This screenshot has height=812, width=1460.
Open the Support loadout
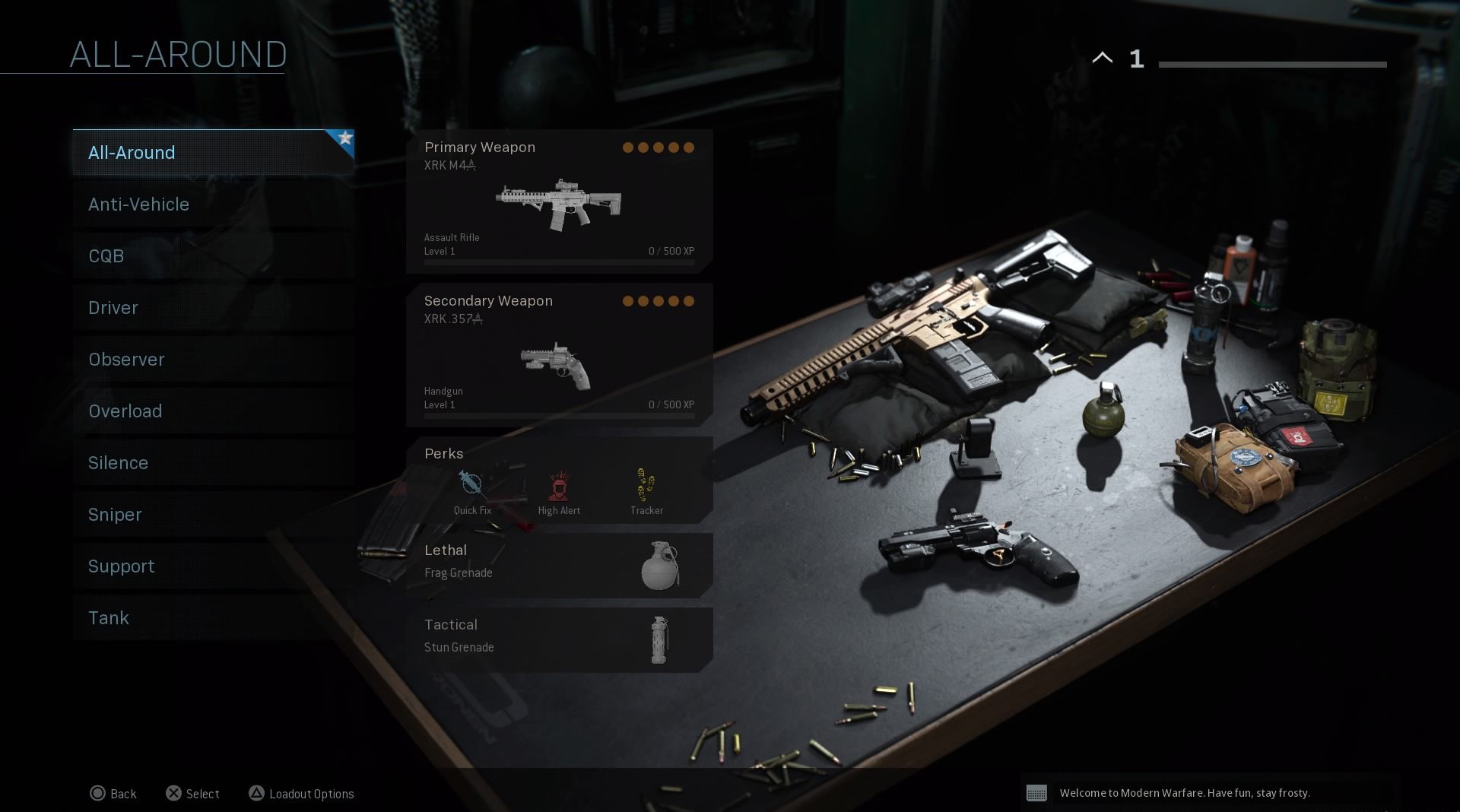click(x=213, y=566)
